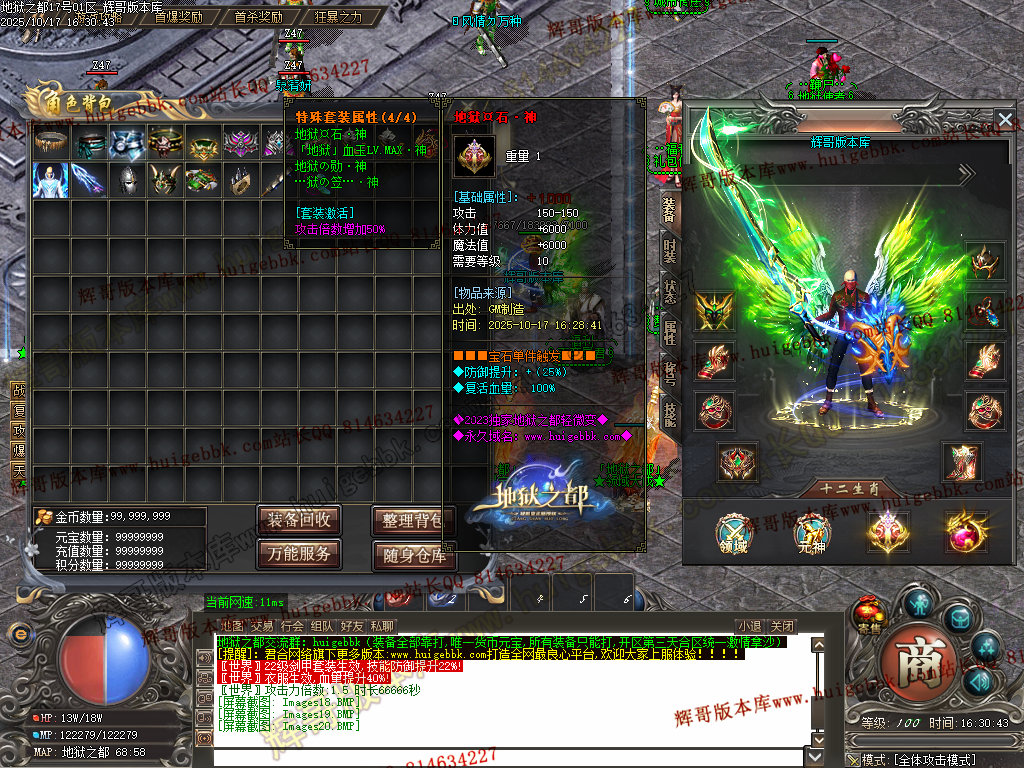
Task: Close the character equipment panel
Action: 1005,121
